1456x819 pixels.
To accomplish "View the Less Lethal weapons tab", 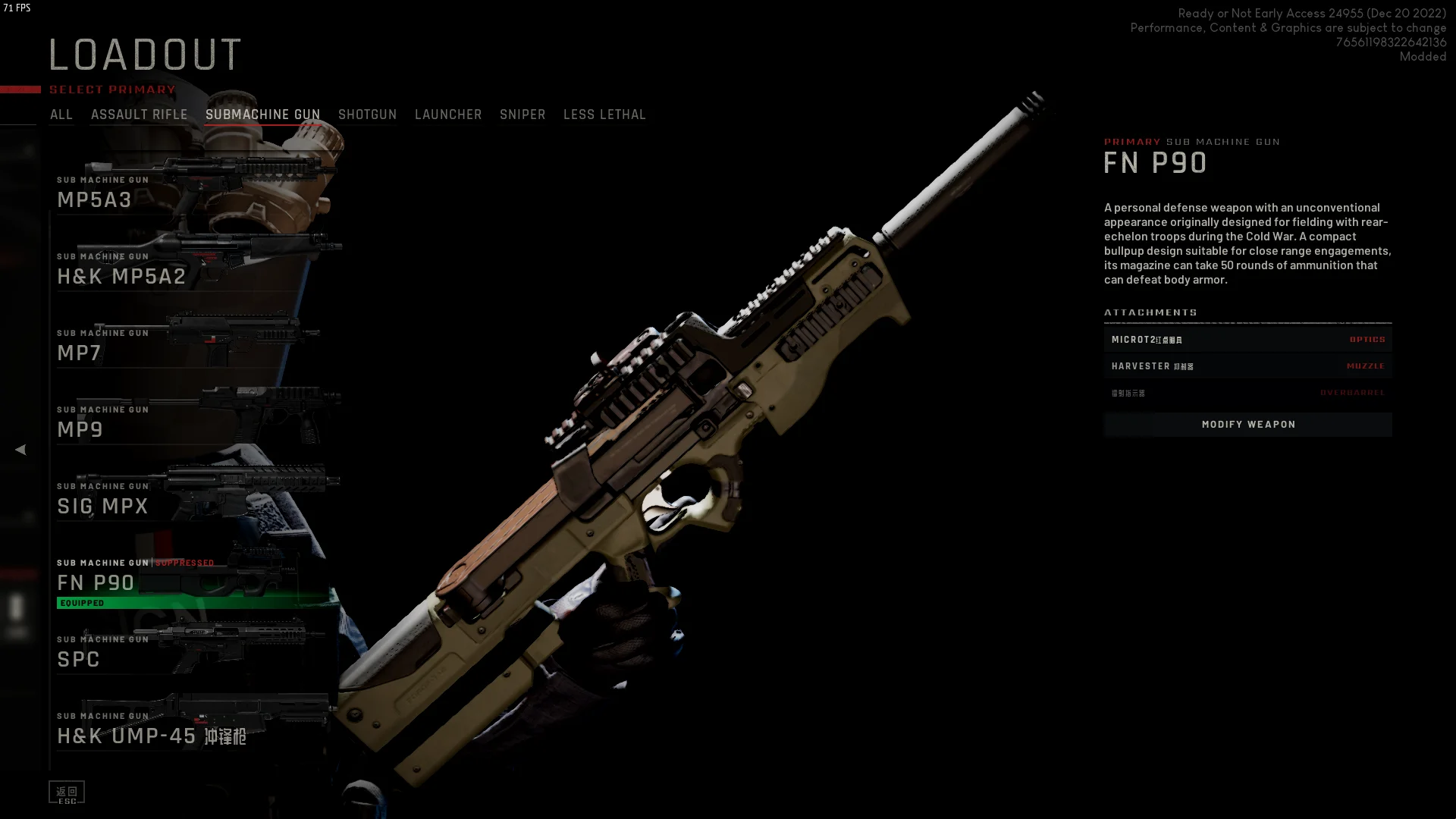I will pyautogui.click(x=604, y=115).
